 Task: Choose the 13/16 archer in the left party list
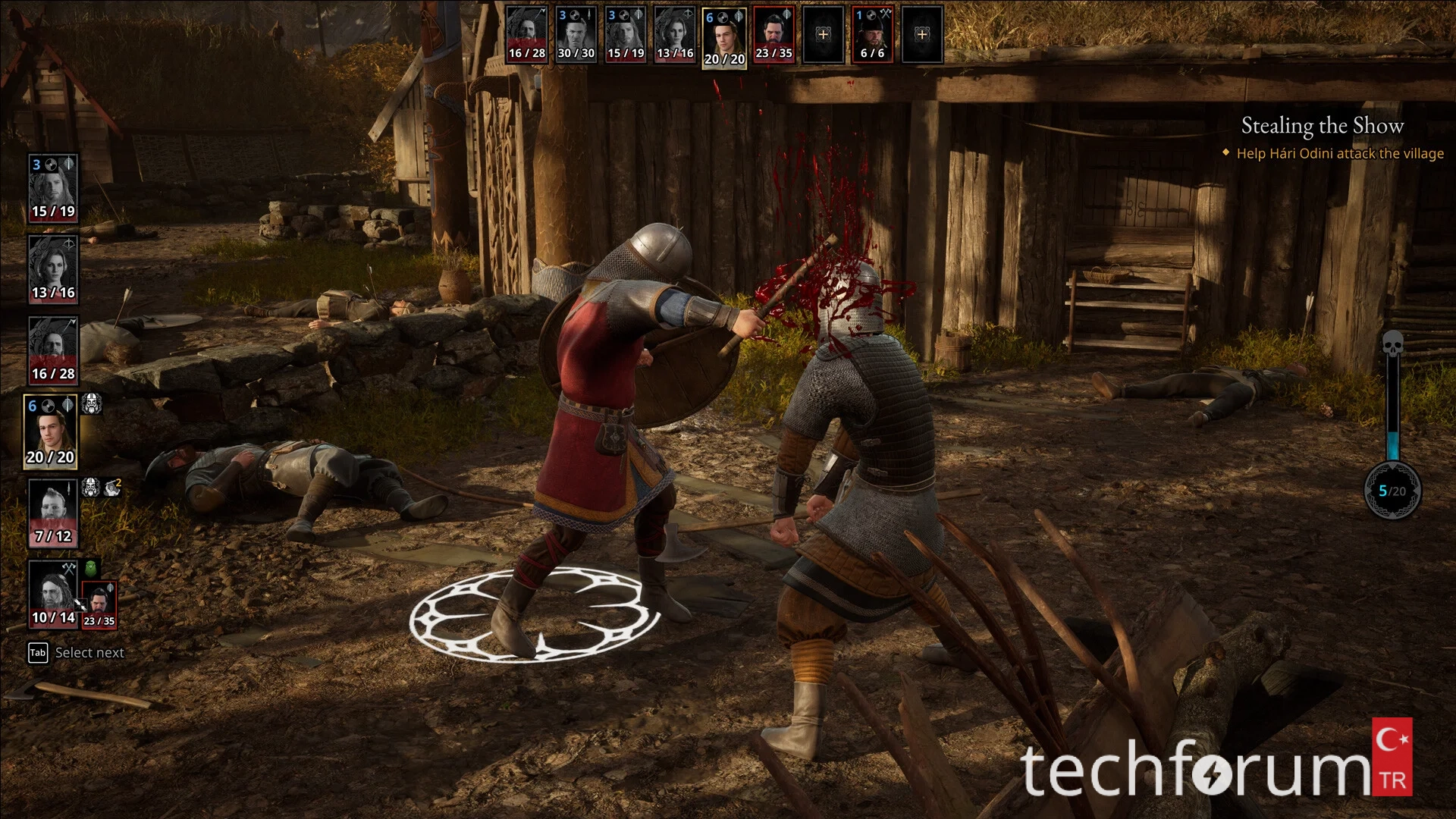[53, 269]
